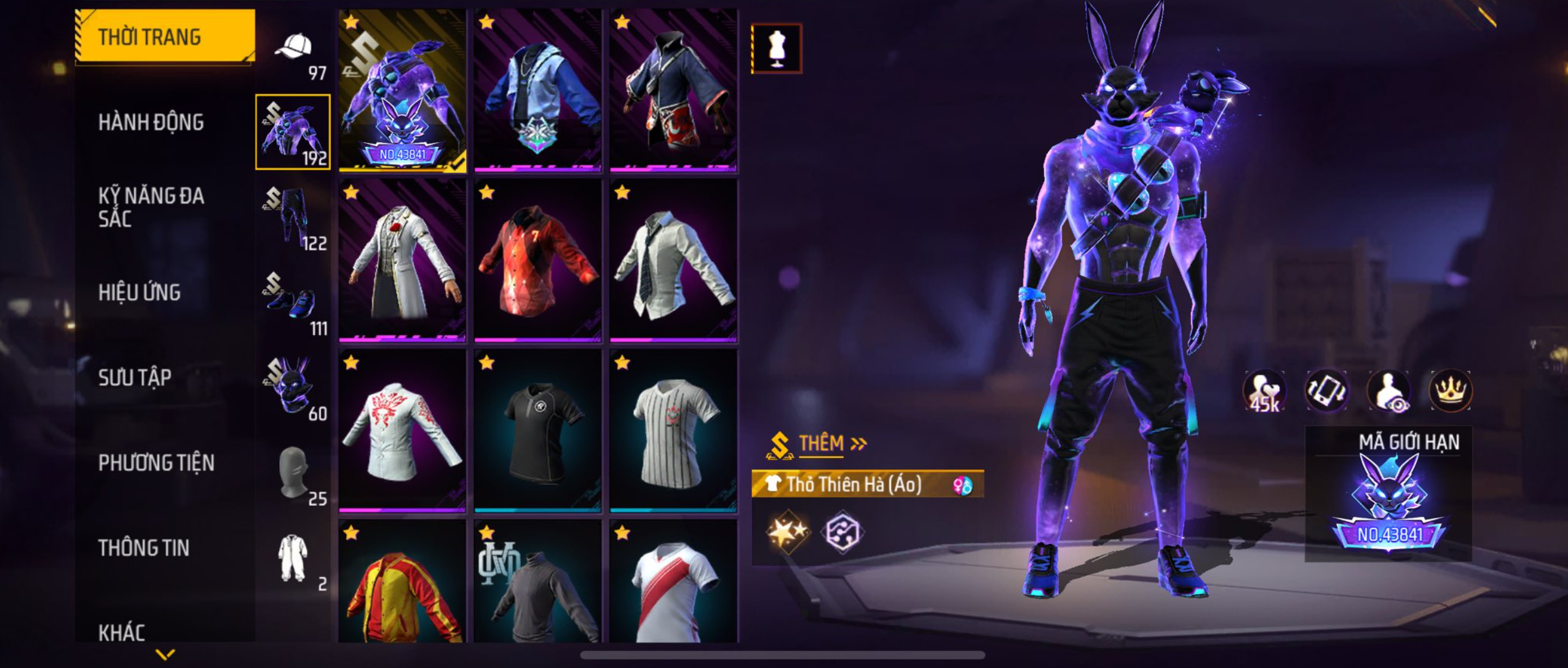Choose the white coat with red rose
Viewport: 1568px width, 668px height.
[402, 260]
